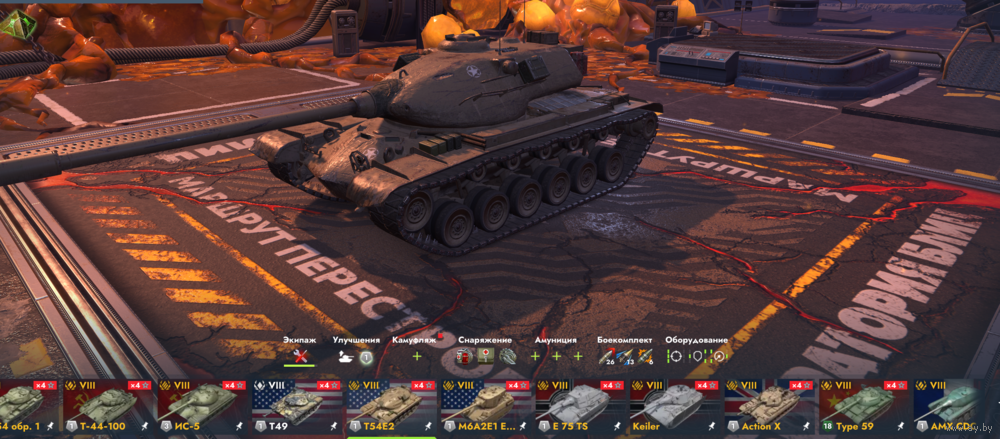The width and height of the screenshot is (1000, 439).
Task: Select the fire extinguisher consumable
Action: point(466,355)
